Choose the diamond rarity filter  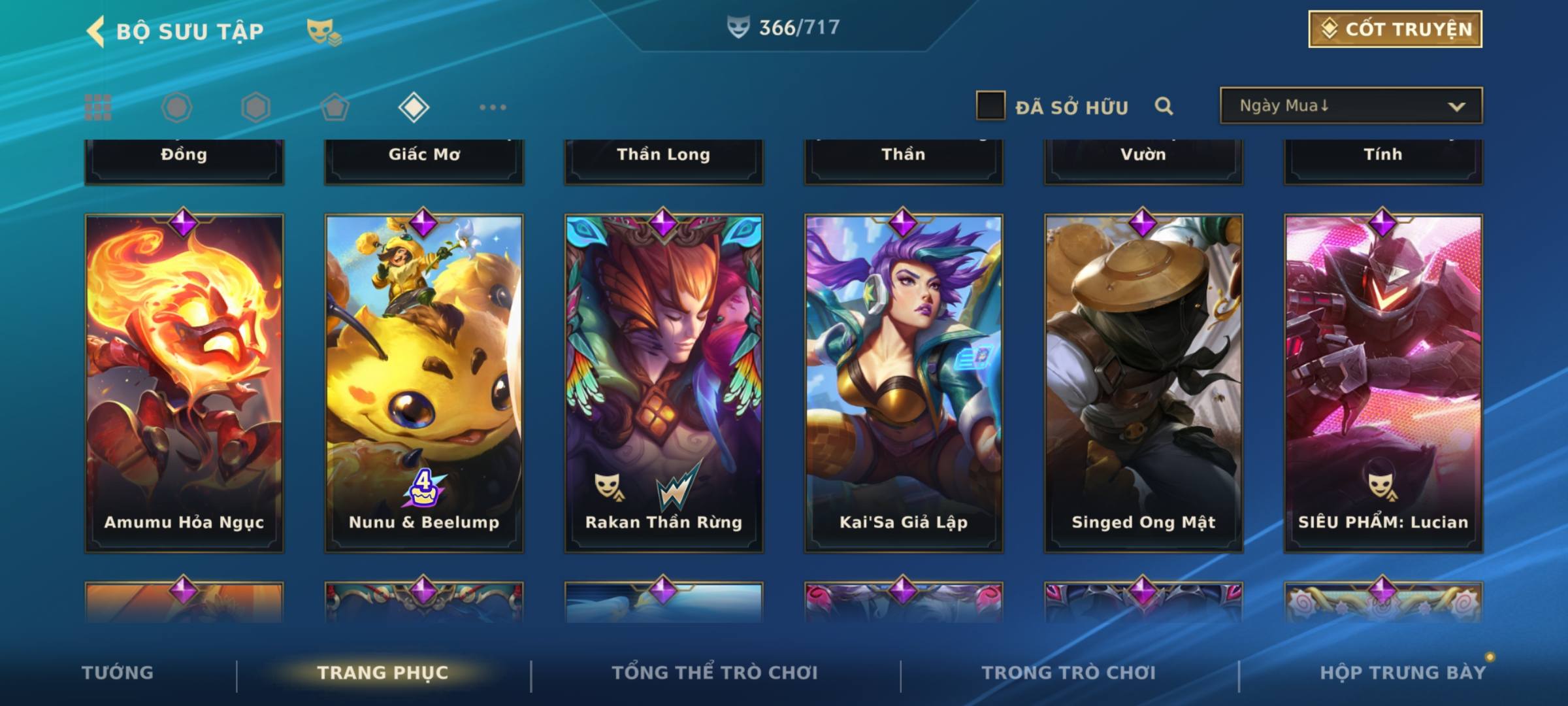(414, 107)
